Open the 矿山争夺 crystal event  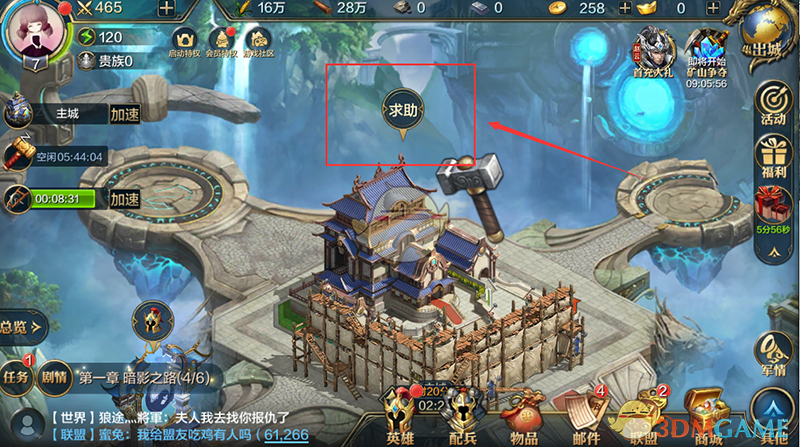[x=707, y=52]
